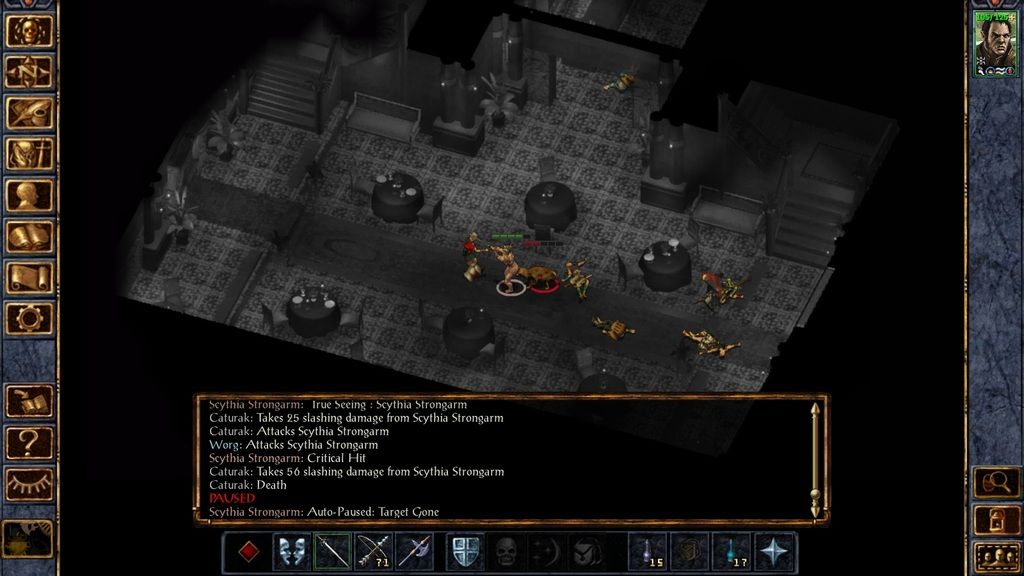Open the four-pointed star special abilities
The image size is (1024, 576).
775,551
